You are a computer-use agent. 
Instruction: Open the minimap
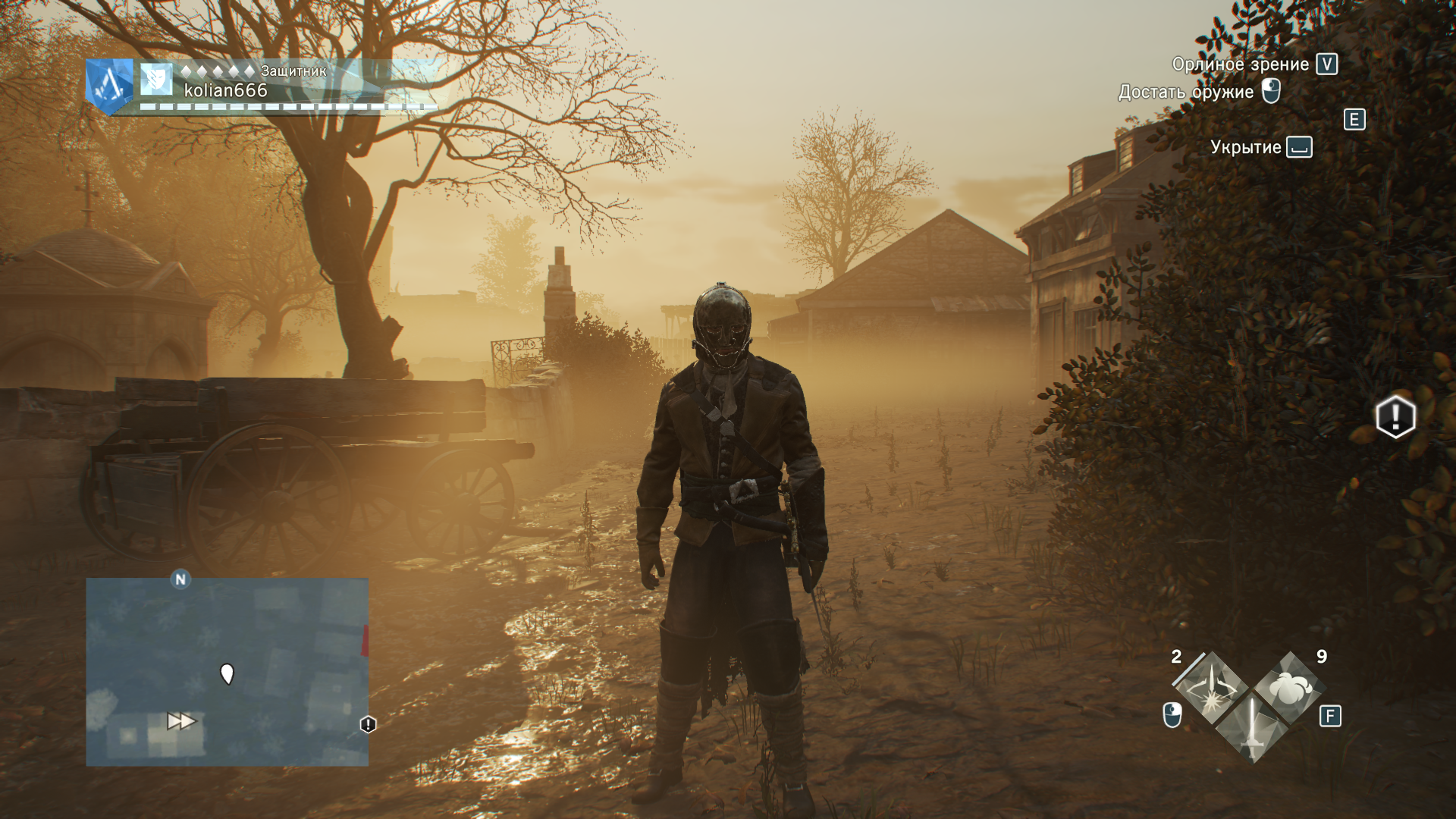tap(227, 672)
